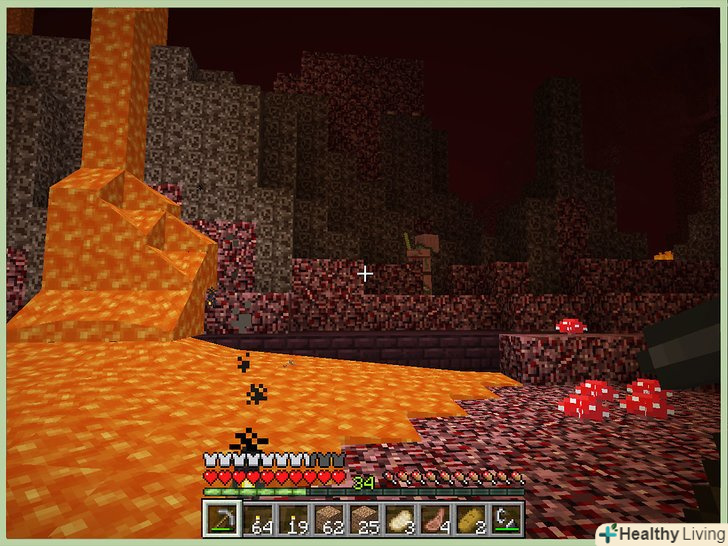Pick the pale food item with count 3
Viewport: 728px width, 546px height.
point(400,518)
